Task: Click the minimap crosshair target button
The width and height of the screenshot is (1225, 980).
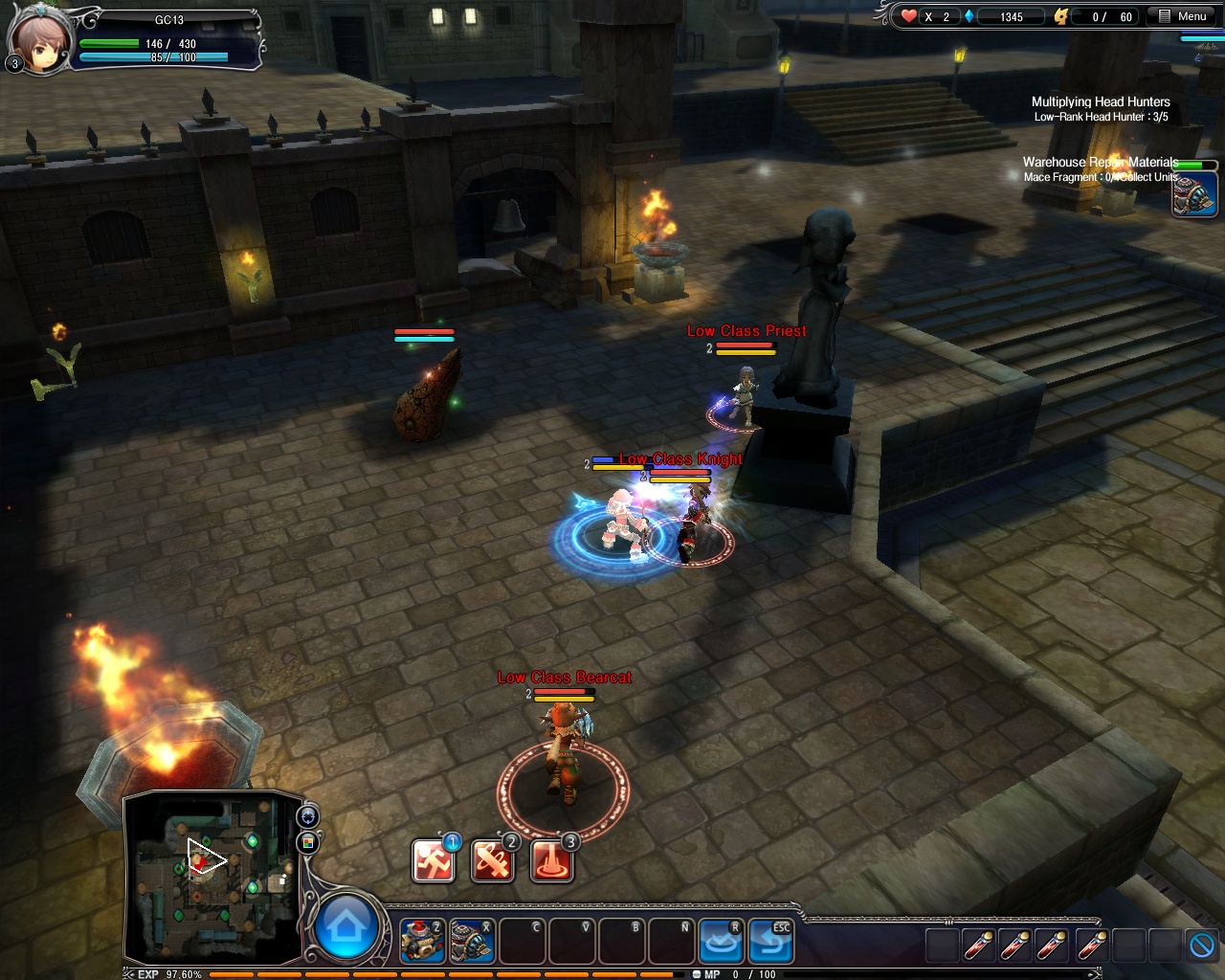Action: click(308, 816)
